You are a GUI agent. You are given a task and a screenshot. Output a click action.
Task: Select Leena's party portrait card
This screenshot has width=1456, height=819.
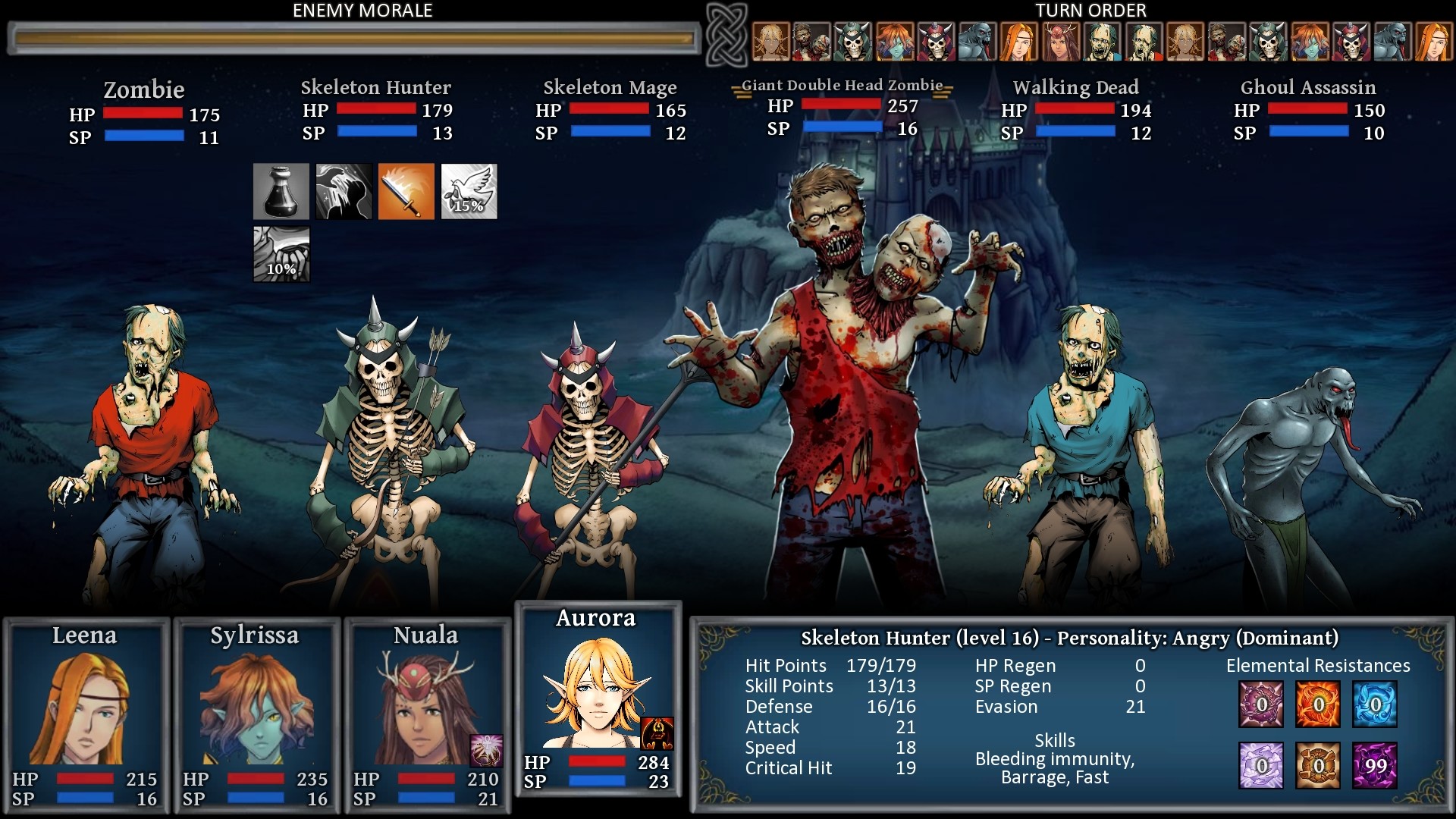click(86, 714)
